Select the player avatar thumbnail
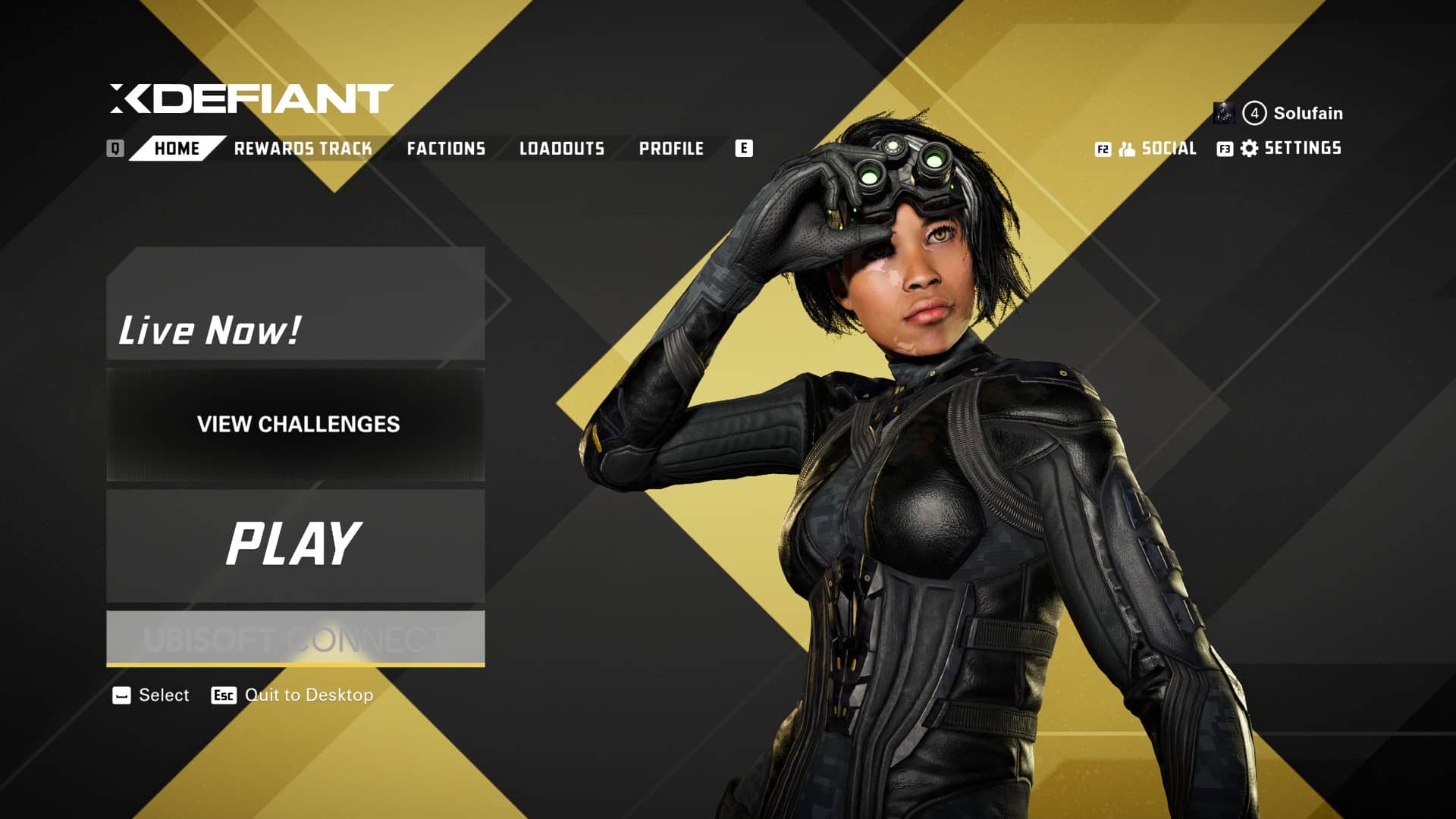 click(x=1225, y=112)
